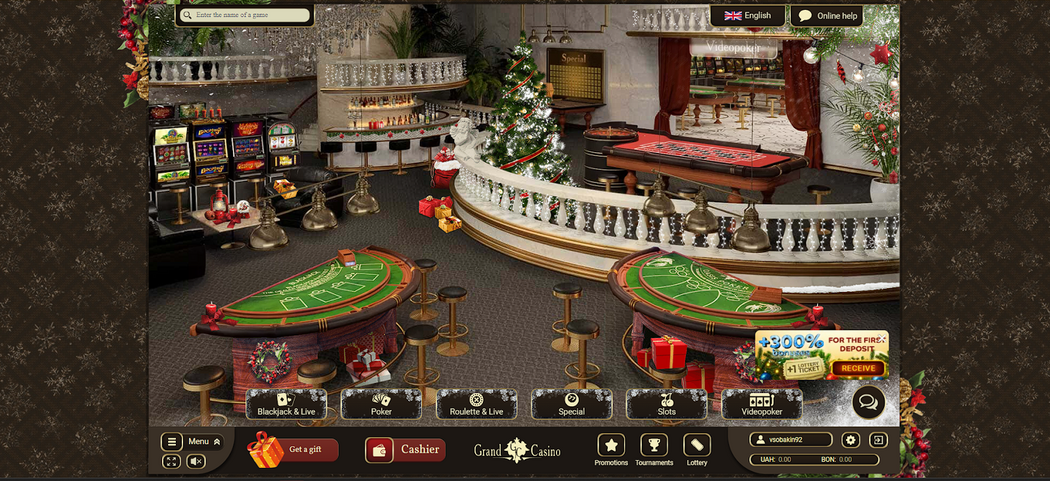Open the Videopoker category
This screenshot has height=481, width=1050.
pyautogui.click(x=761, y=404)
